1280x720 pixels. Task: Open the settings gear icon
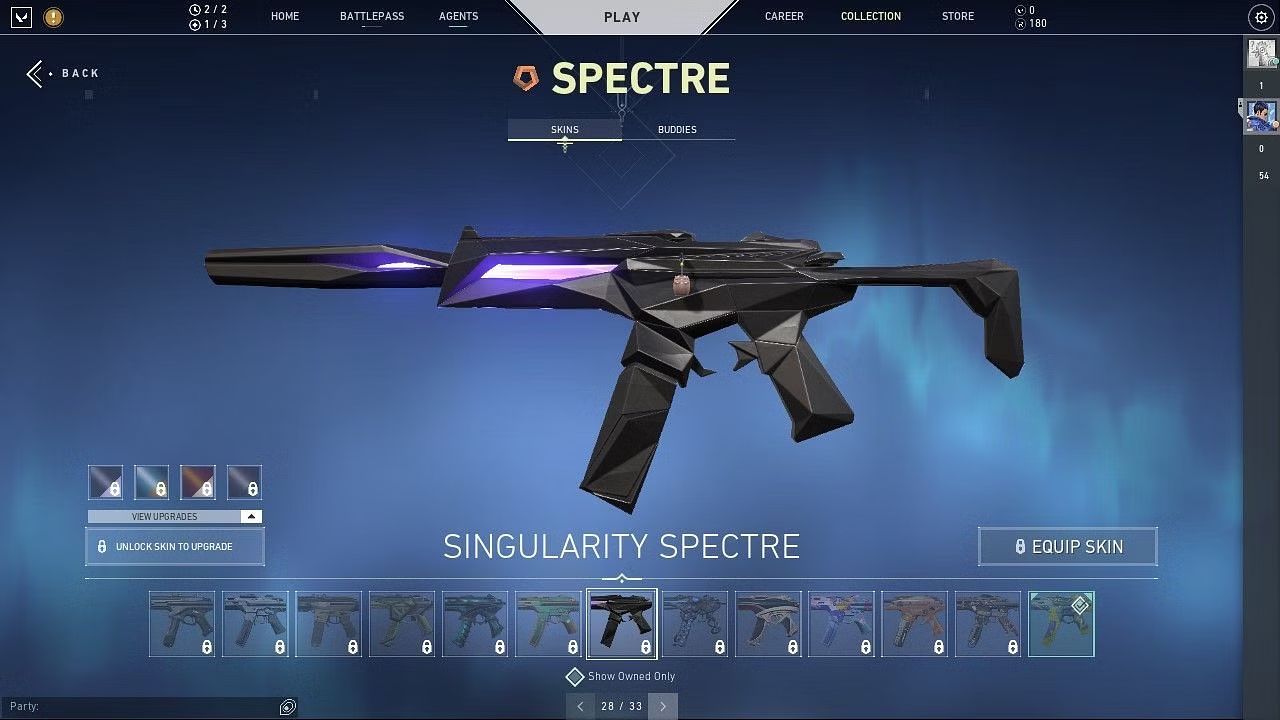tap(1259, 17)
